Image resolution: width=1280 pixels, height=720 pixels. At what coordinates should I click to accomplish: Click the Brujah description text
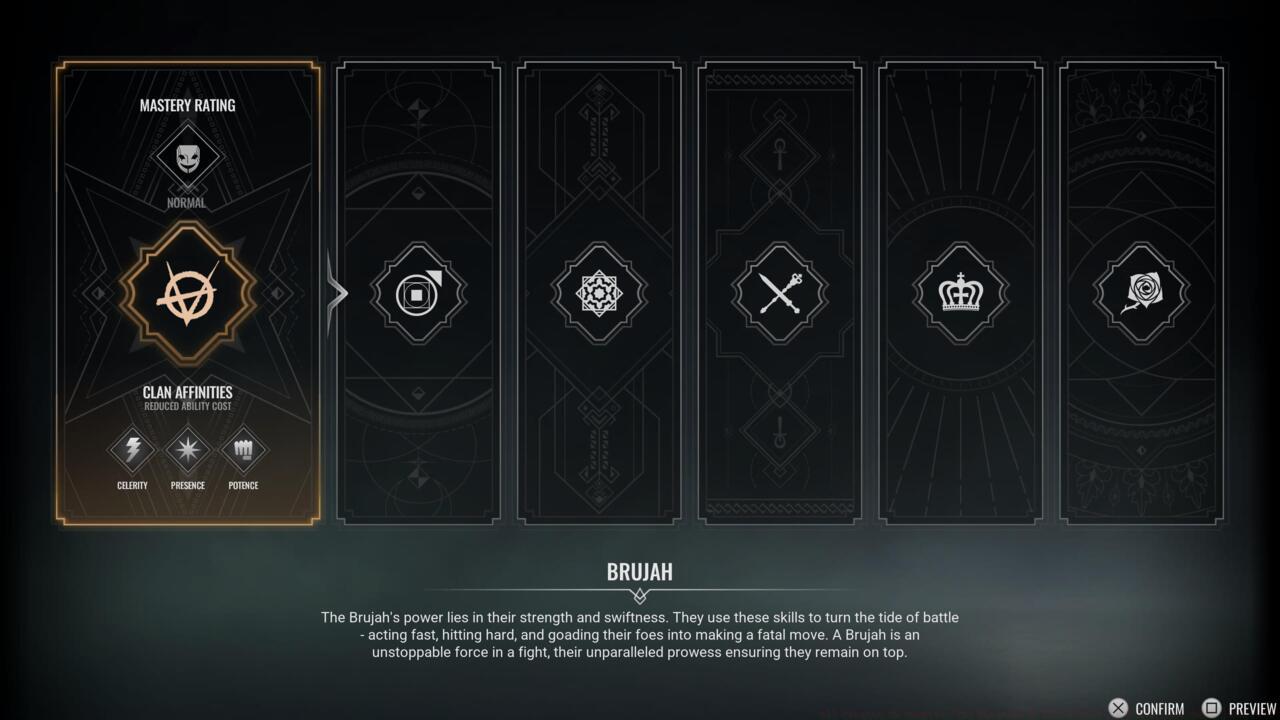[x=639, y=634]
